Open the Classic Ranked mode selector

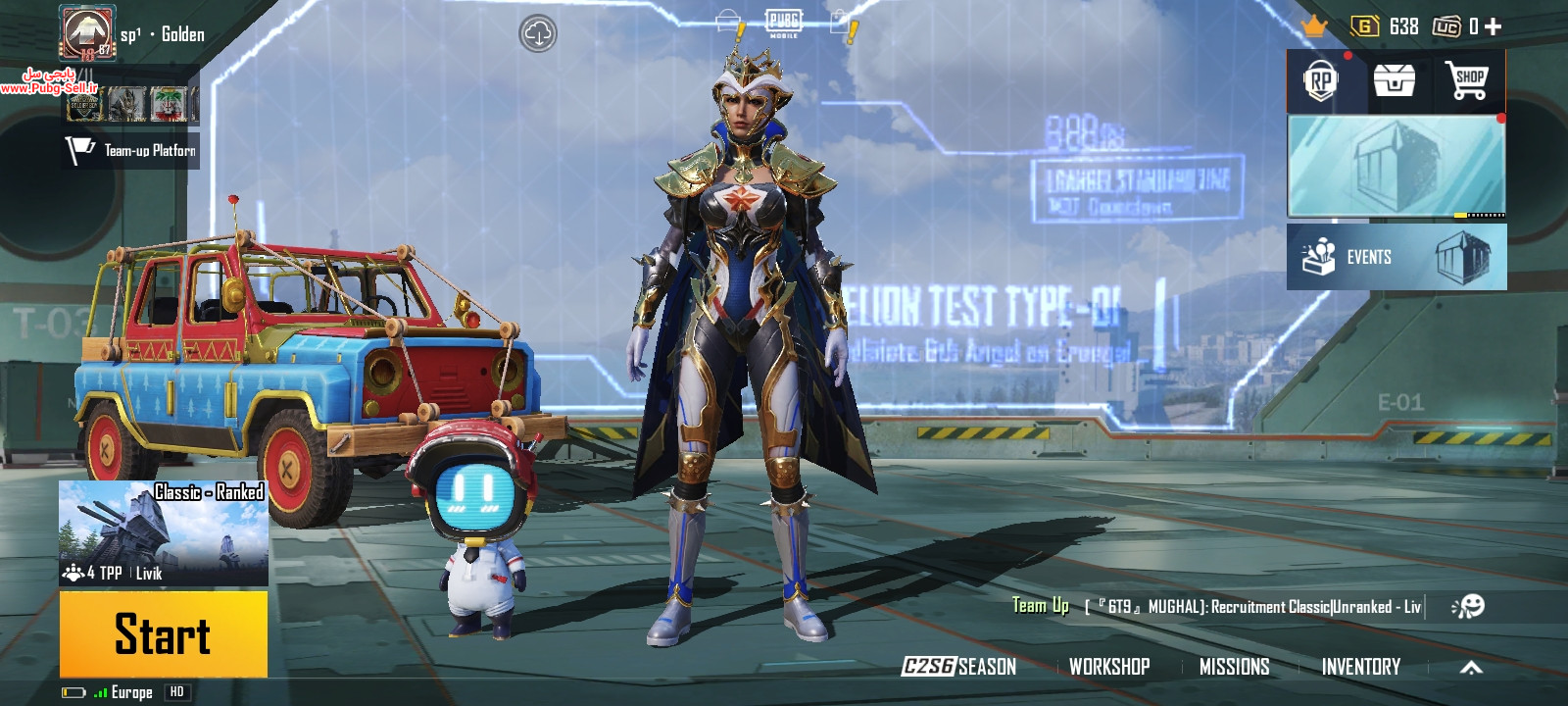[164, 532]
